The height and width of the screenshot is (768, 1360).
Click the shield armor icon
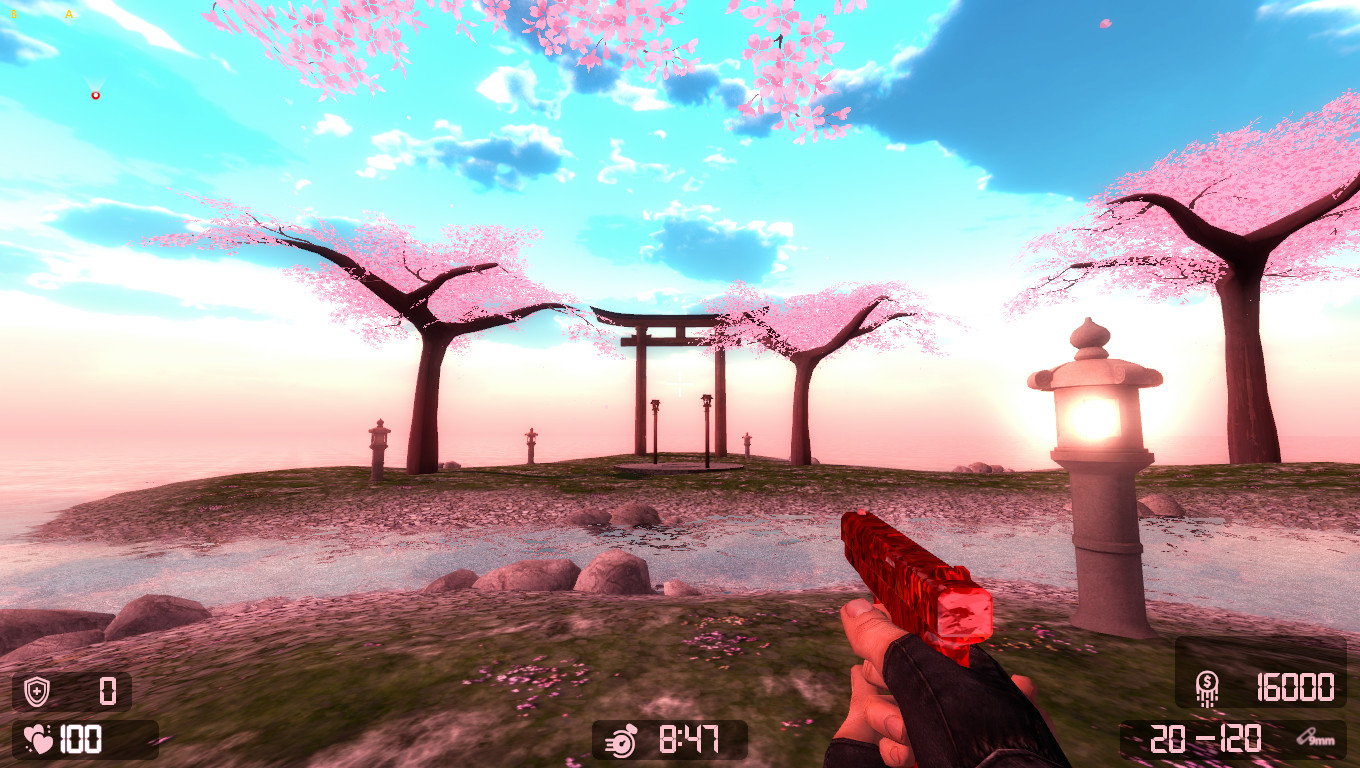tap(35, 690)
